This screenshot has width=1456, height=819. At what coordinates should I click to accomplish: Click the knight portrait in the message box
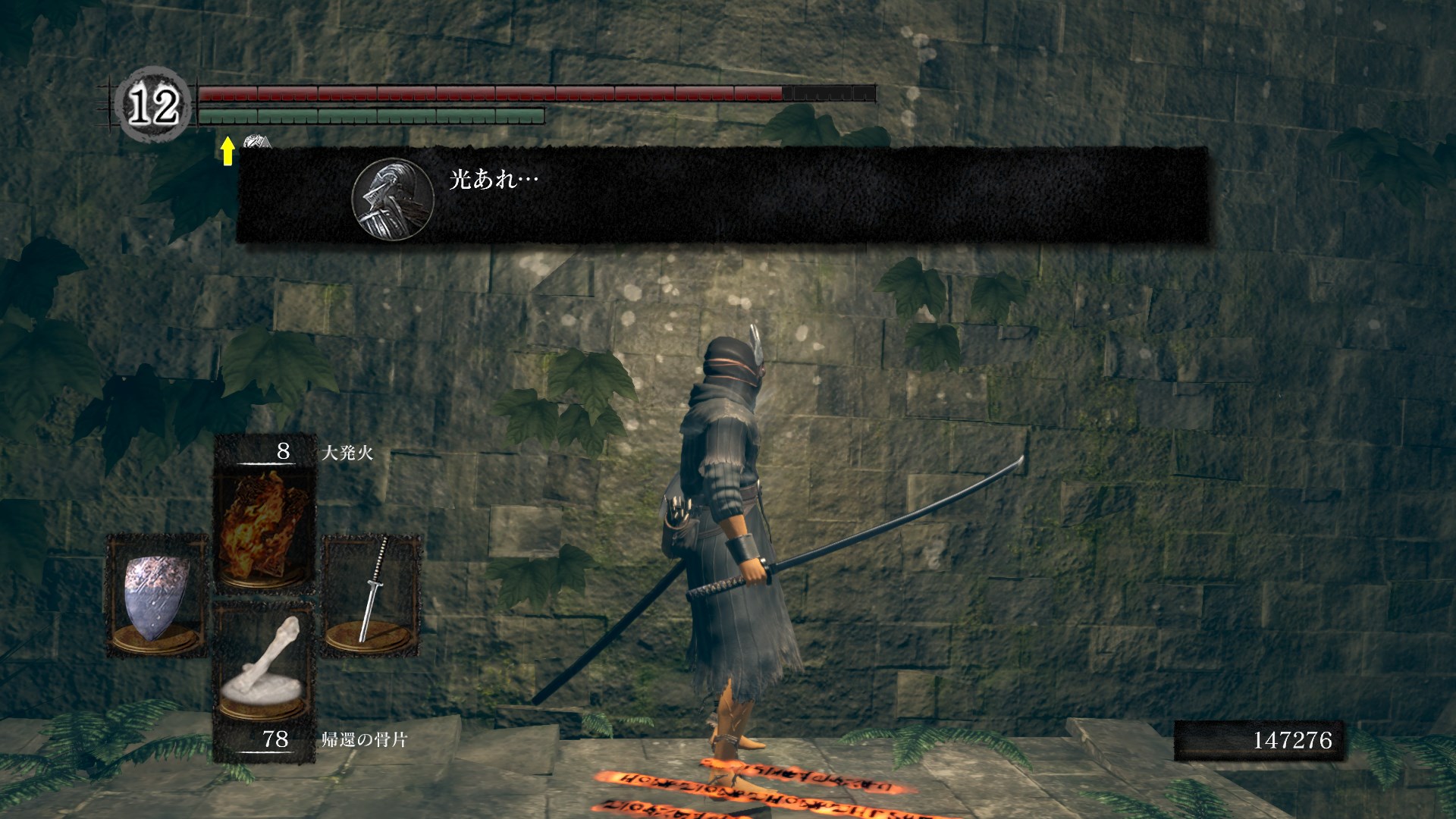(x=392, y=199)
